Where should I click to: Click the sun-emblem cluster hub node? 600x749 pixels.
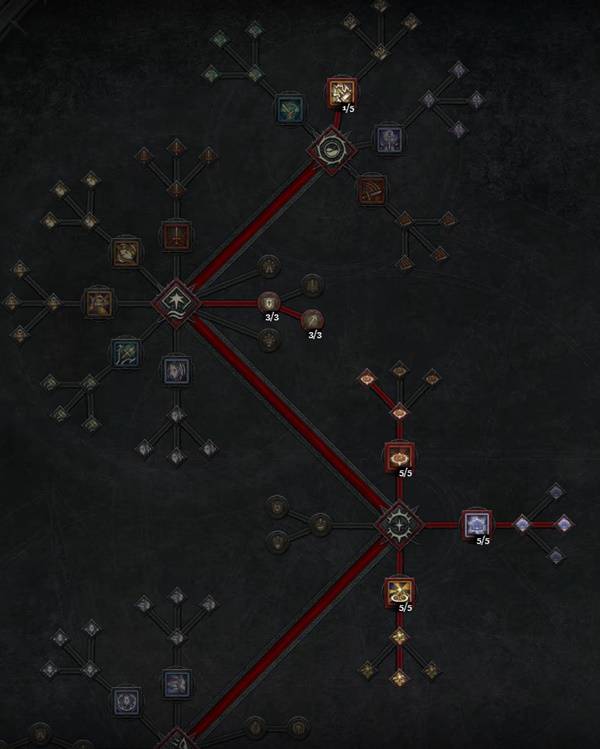pos(399,524)
